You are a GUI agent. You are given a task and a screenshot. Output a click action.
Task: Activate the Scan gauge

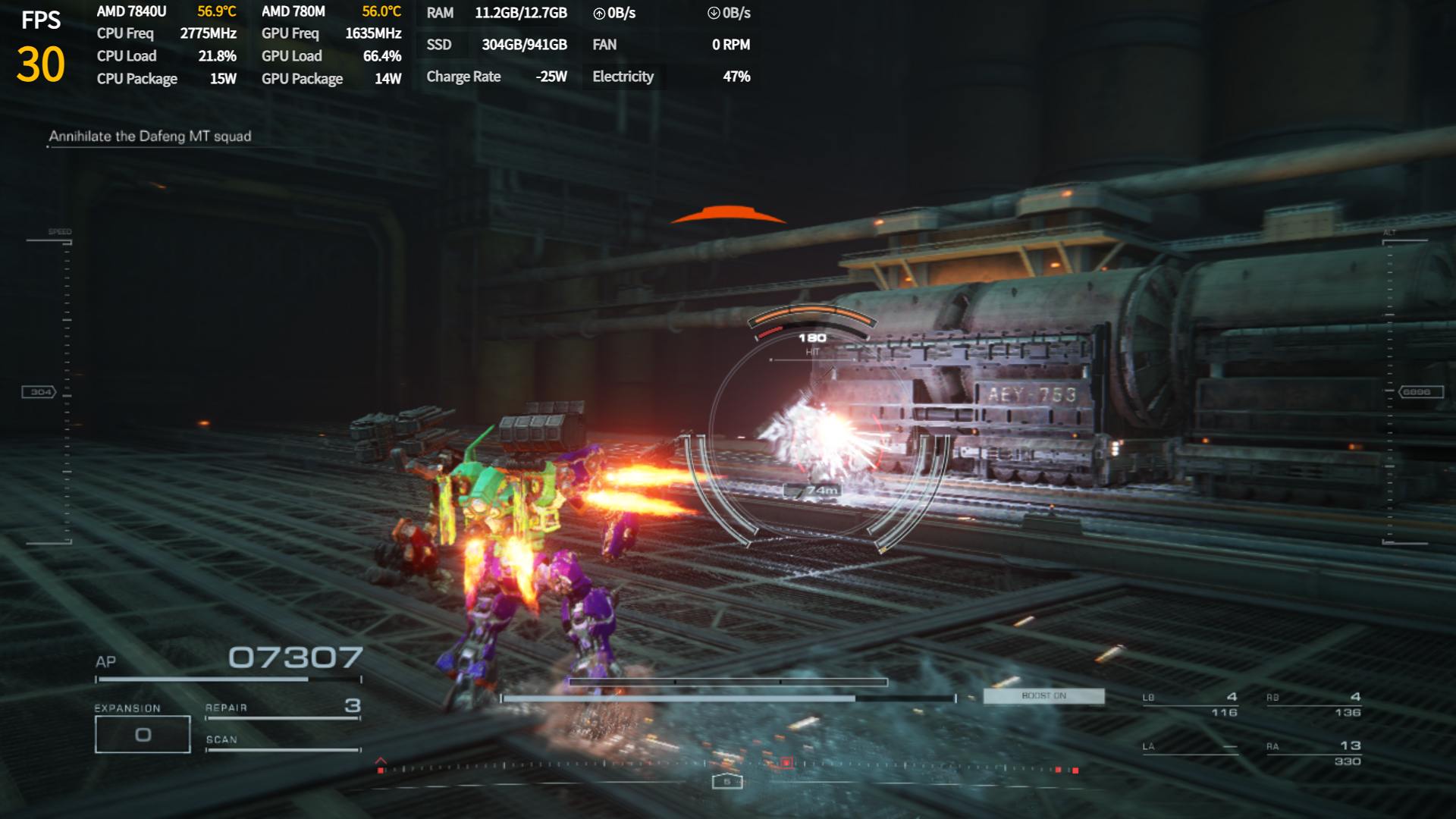pyautogui.click(x=282, y=742)
